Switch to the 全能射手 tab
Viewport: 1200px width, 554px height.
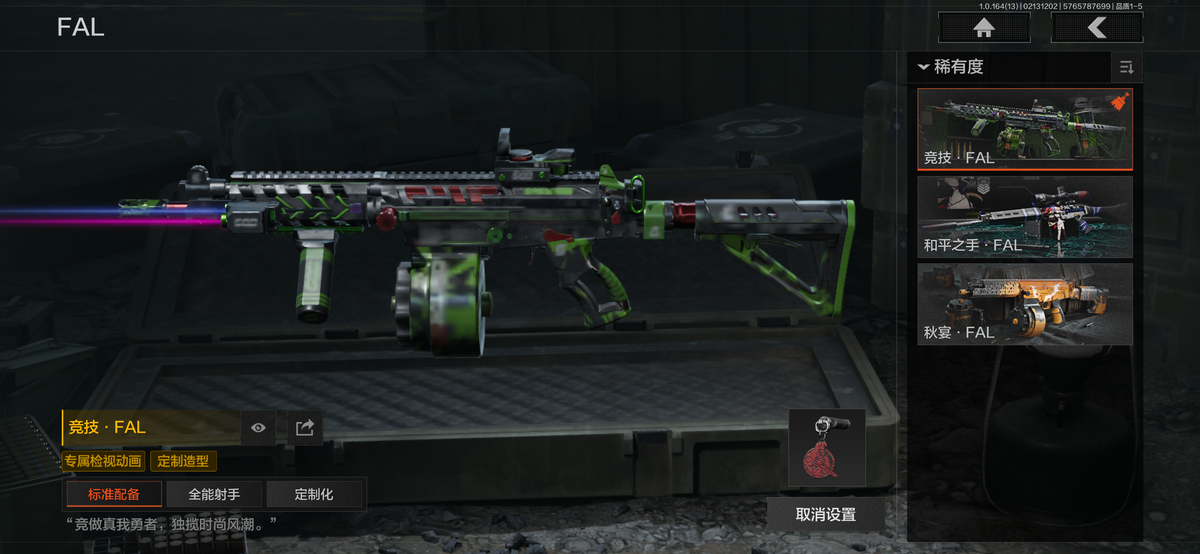[213, 494]
